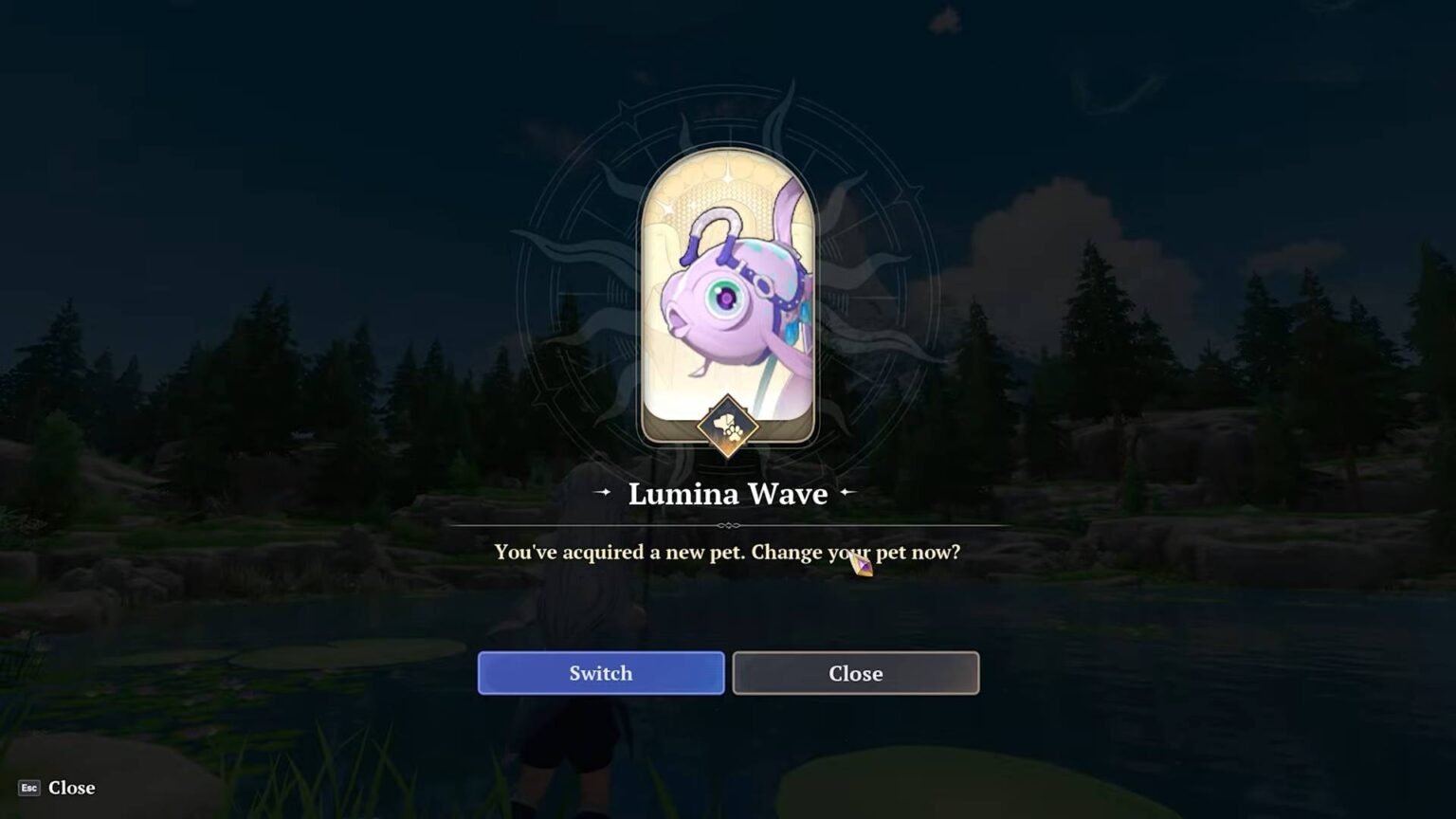Click the Switch button's blue highlight
This screenshot has width=1456, height=819.
(600, 673)
